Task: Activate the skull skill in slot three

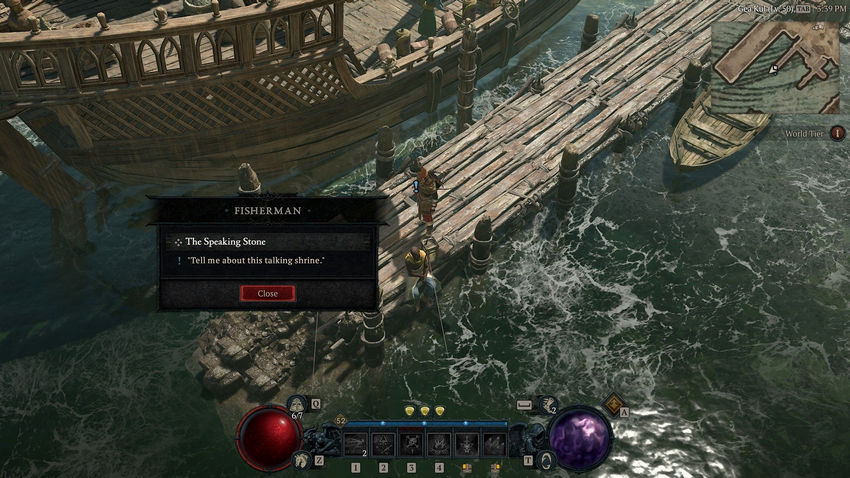Action: click(x=411, y=444)
